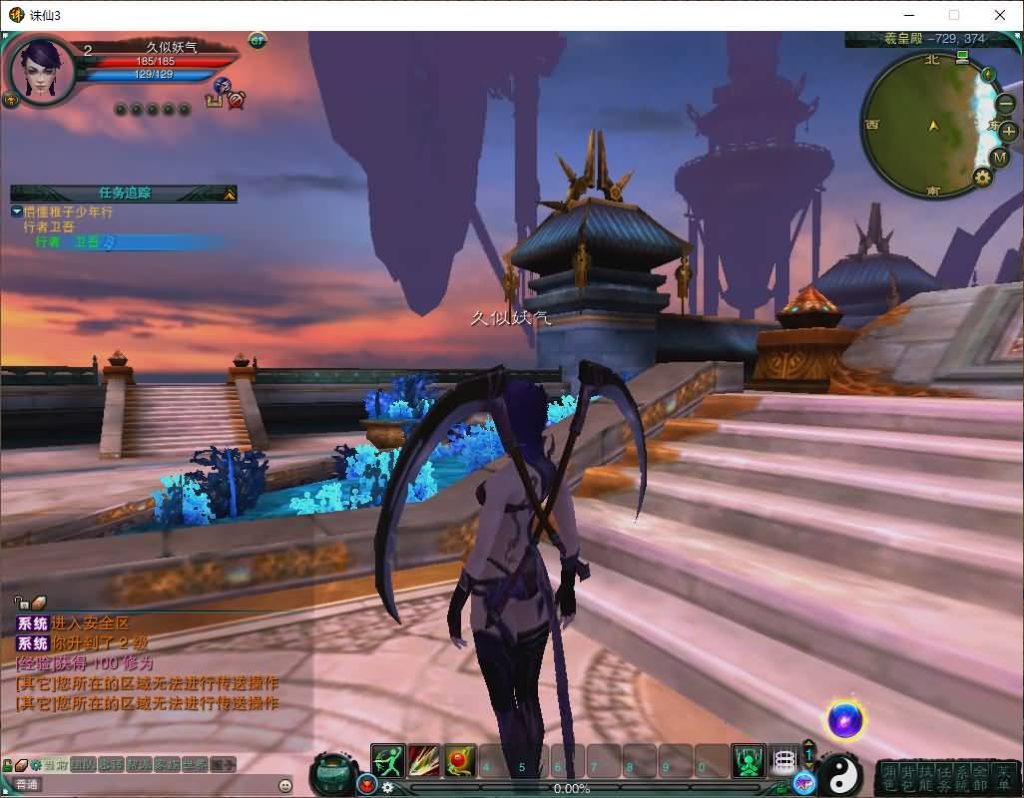Open the chat emoji smiley picker
Image resolution: width=1024 pixels, height=798 pixels.
tap(285, 785)
